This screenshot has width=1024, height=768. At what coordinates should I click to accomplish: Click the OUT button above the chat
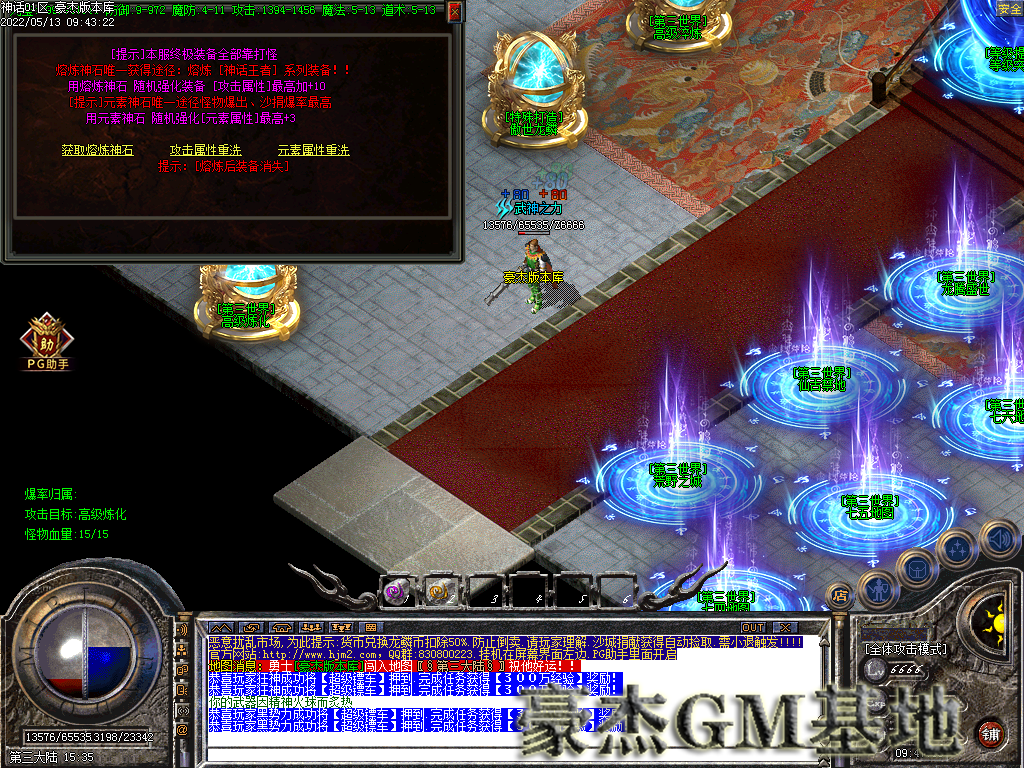[752, 627]
